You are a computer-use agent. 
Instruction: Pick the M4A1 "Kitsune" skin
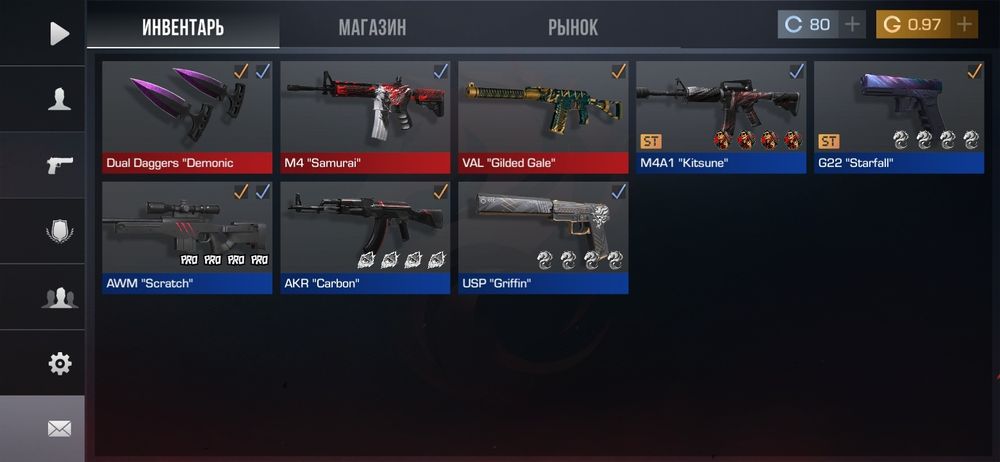(x=721, y=116)
